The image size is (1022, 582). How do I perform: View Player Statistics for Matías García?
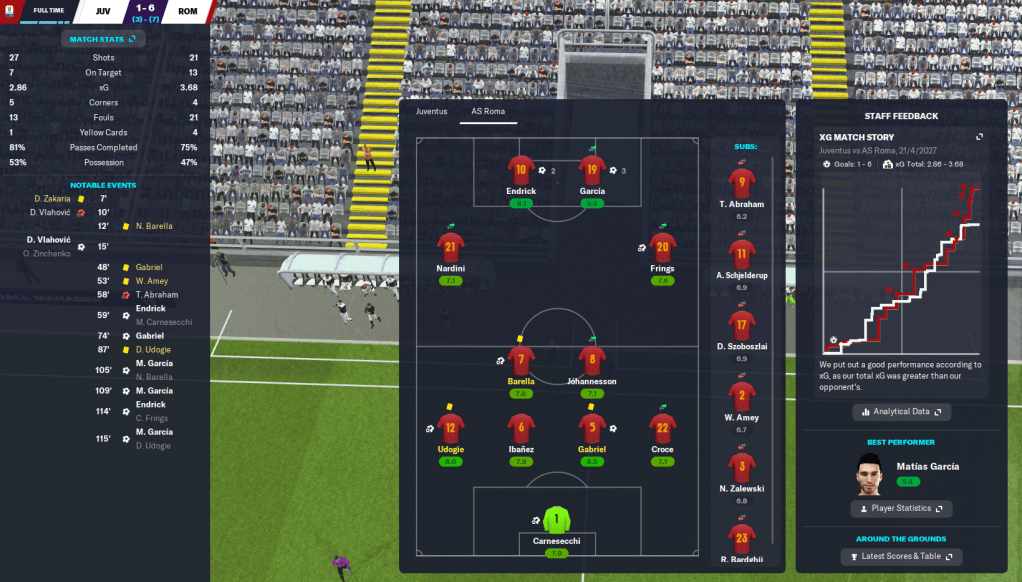(901, 508)
